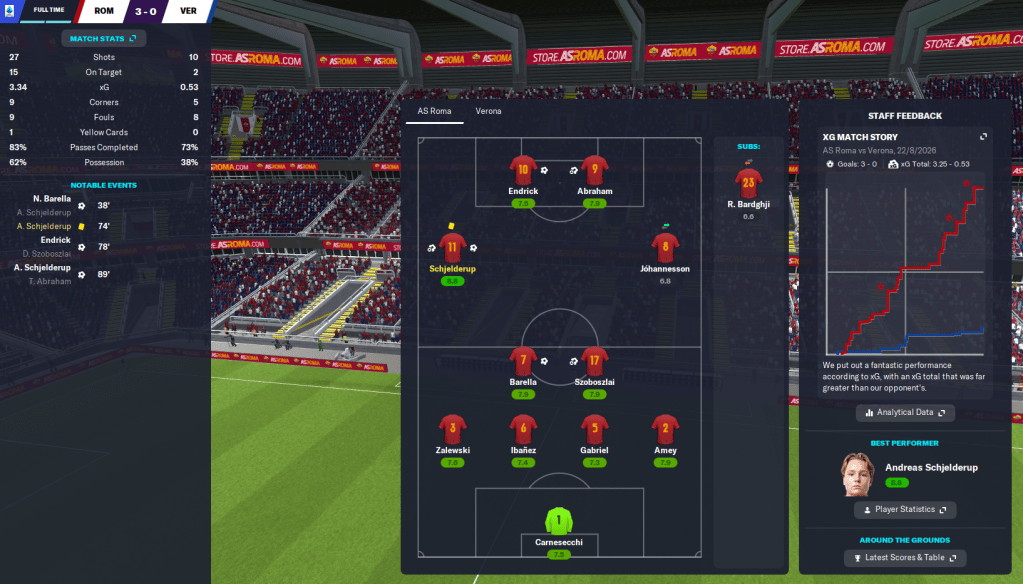Choose defender Ibañez
The height and width of the screenshot is (584, 1023).
coord(522,430)
